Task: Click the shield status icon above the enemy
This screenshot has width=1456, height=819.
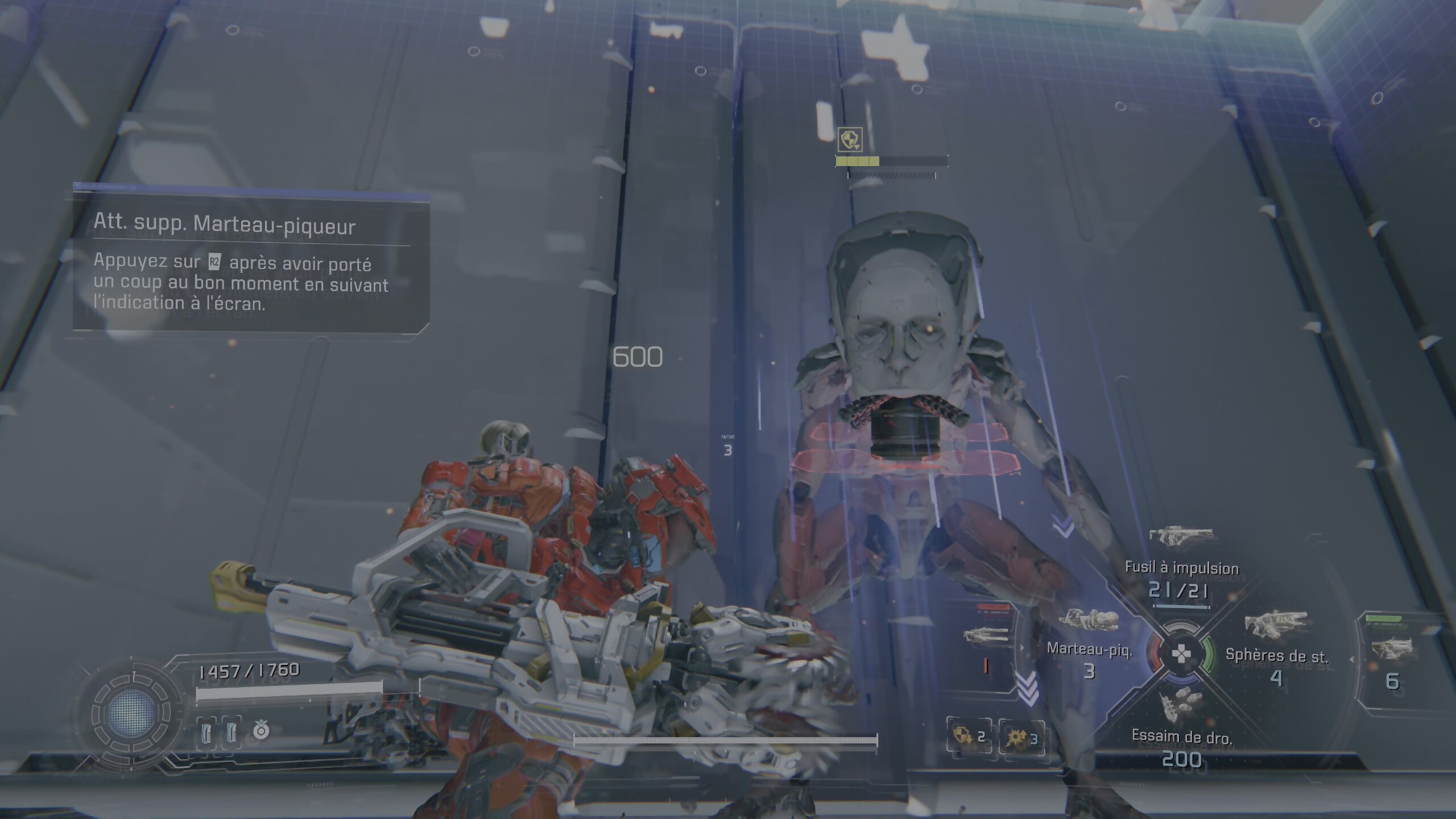Action: [850, 139]
